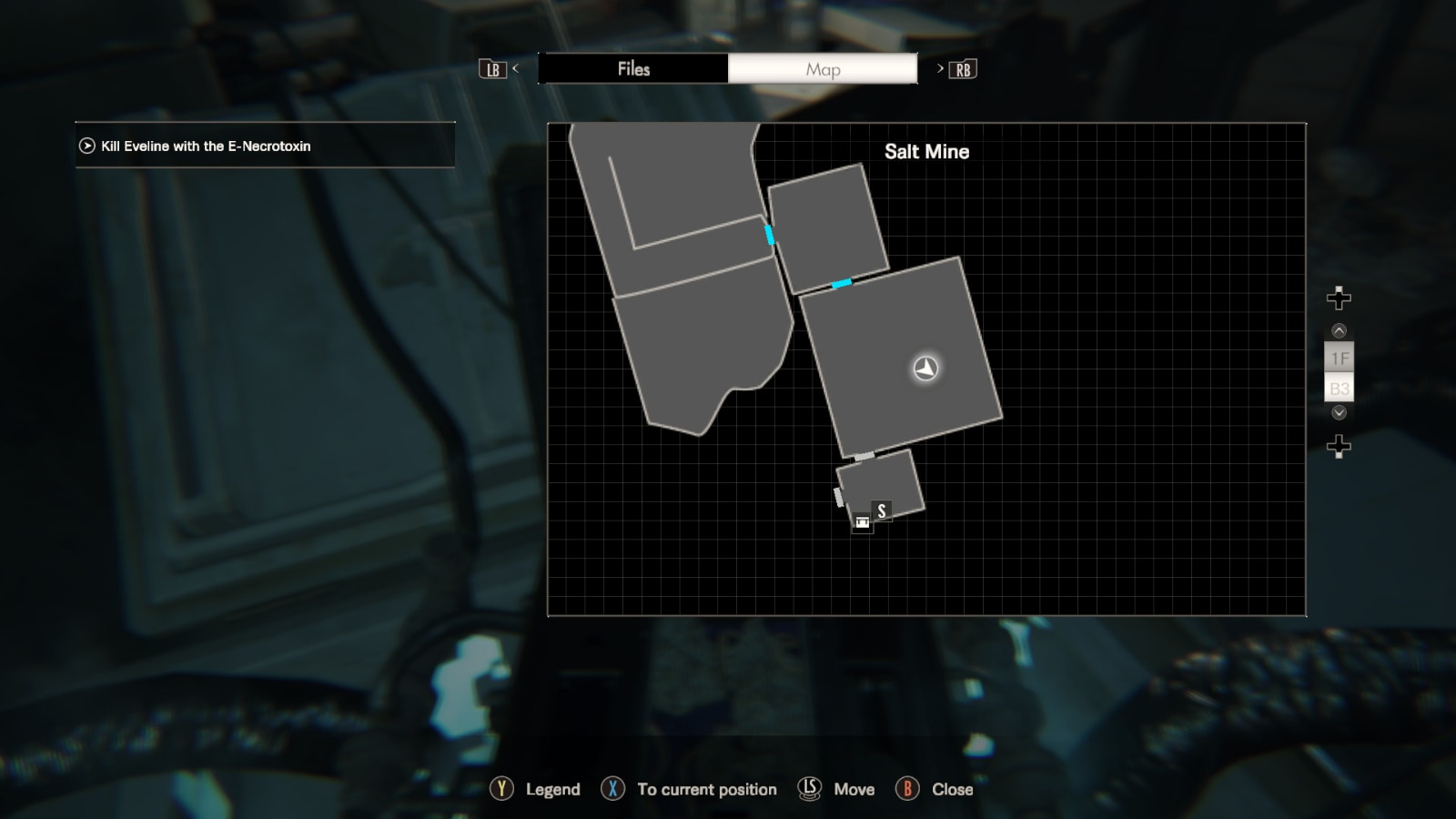Image resolution: width=1456 pixels, height=819 pixels.
Task: Click the up chevron above the floor list
Action: tap(1338, 329)
